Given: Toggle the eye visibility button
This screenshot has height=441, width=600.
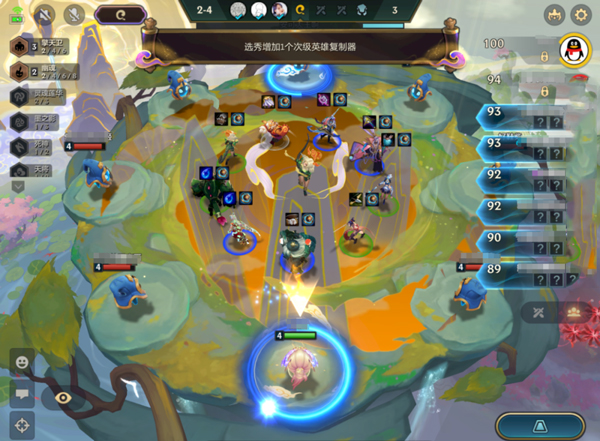Looking at the screenshot, I should click(x=64, y=397).
